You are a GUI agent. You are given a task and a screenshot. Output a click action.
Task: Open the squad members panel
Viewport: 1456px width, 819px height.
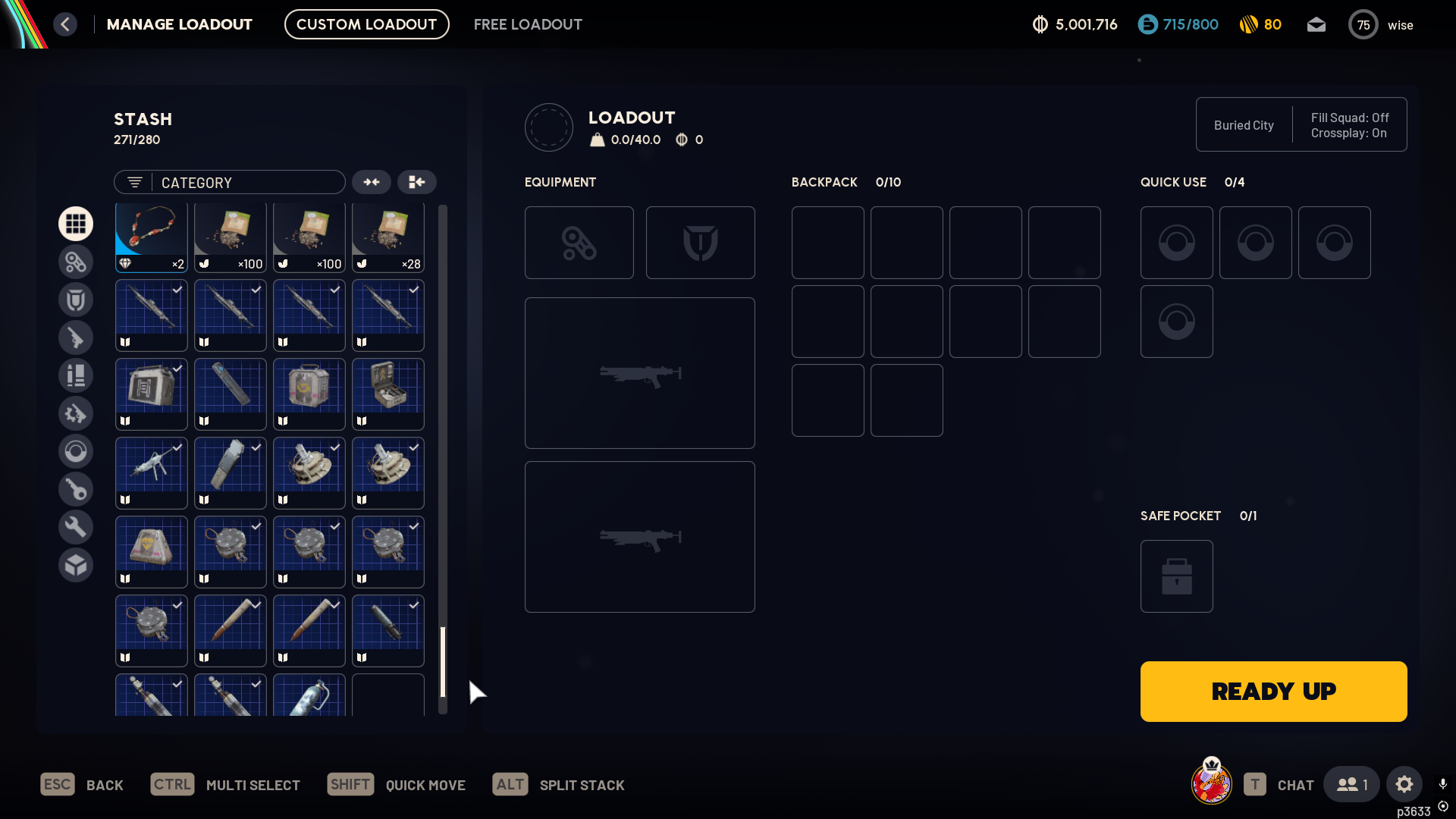pyautogui.click(x=1351, y=784)
